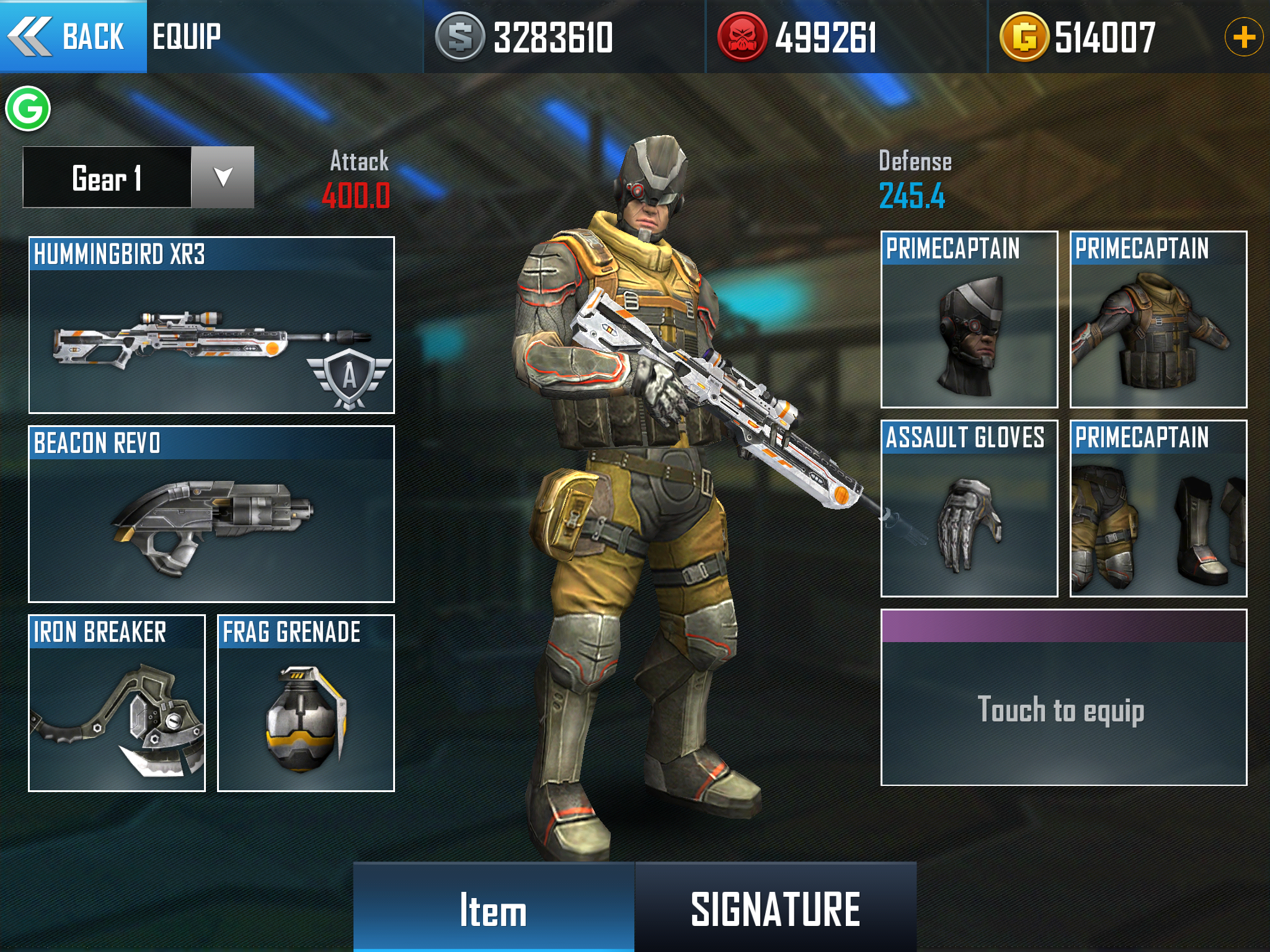
Task: Switch to the SIGNATURE tab
Action: coord(775,908)
